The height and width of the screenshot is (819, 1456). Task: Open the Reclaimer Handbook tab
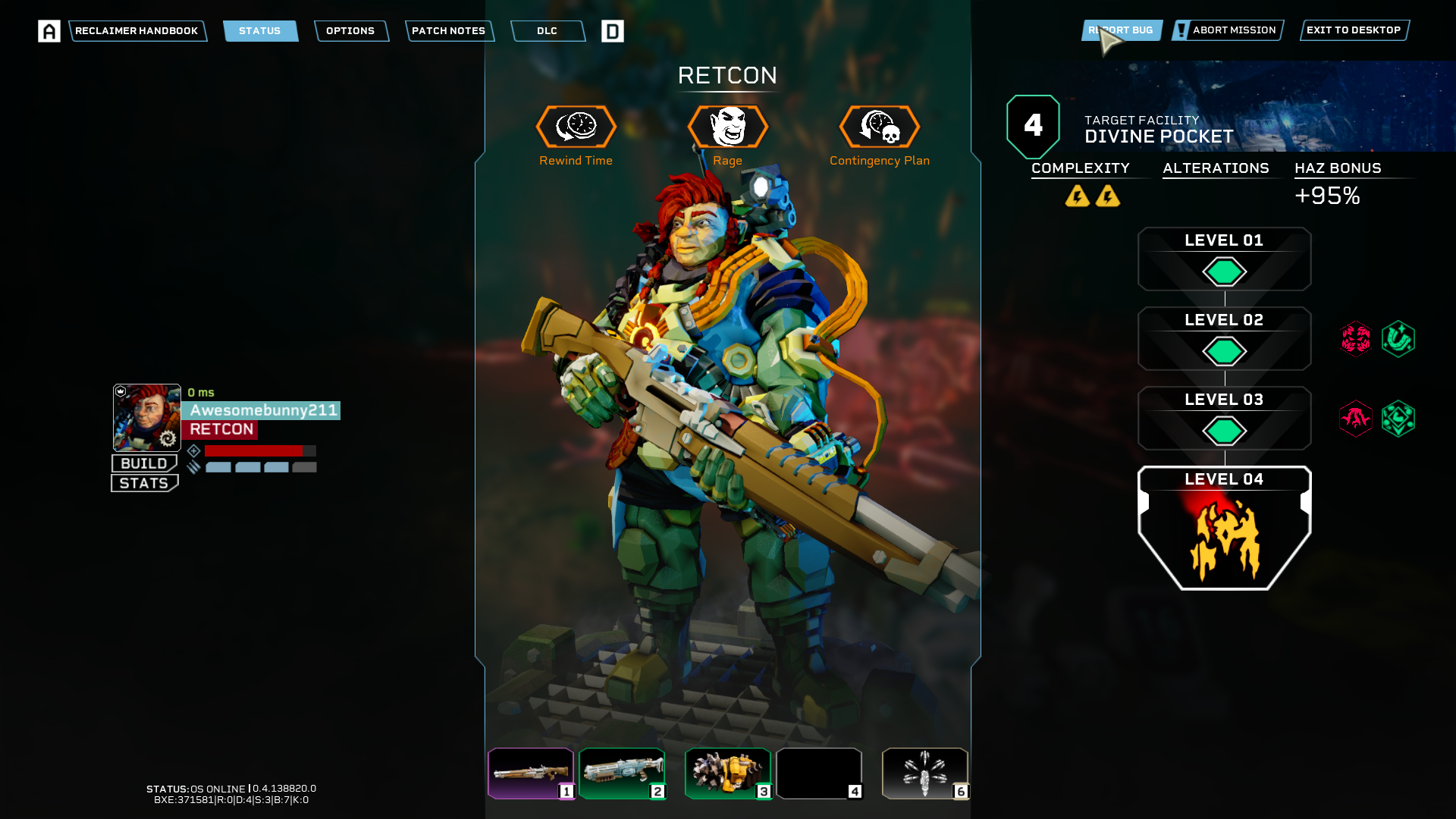coord(136,31)
